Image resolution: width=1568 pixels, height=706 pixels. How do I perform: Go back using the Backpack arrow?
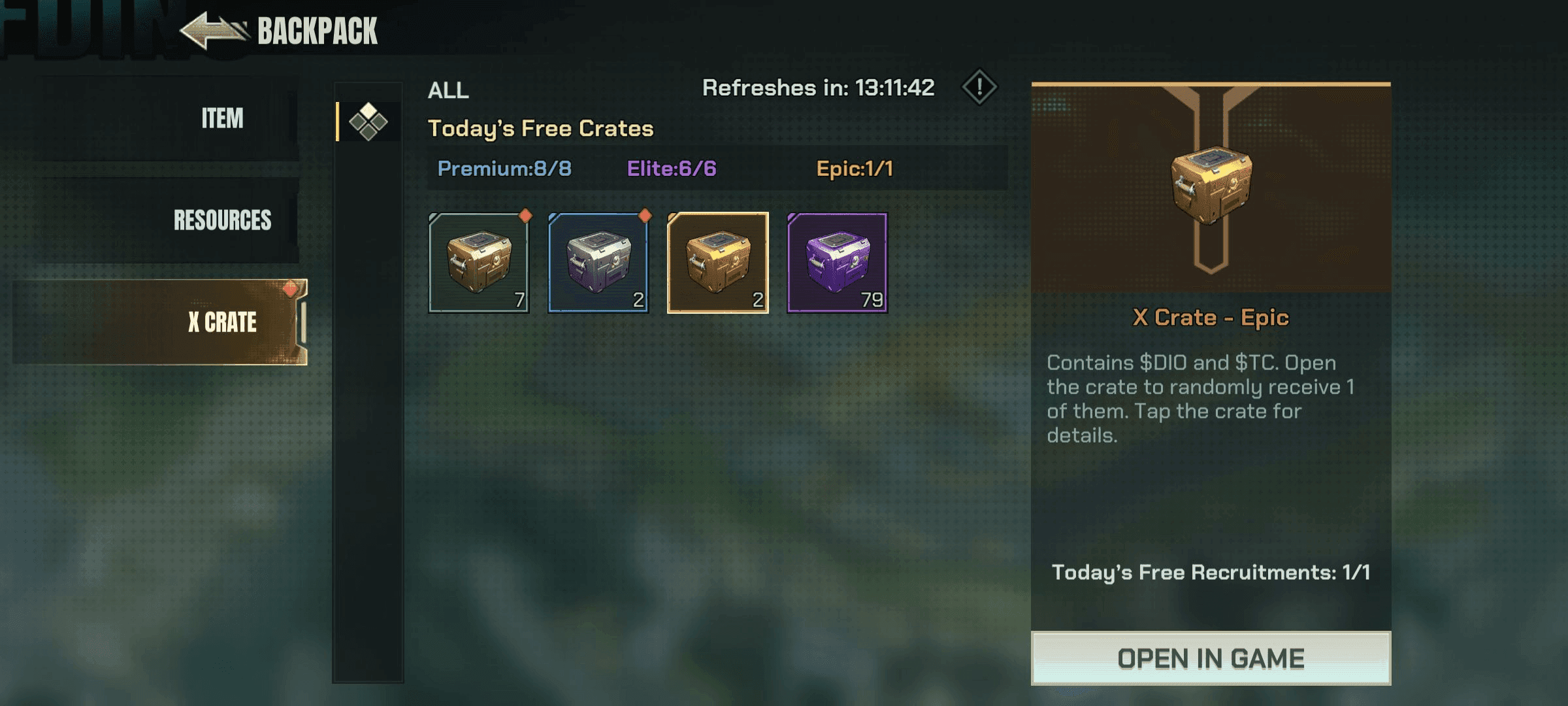213,31
